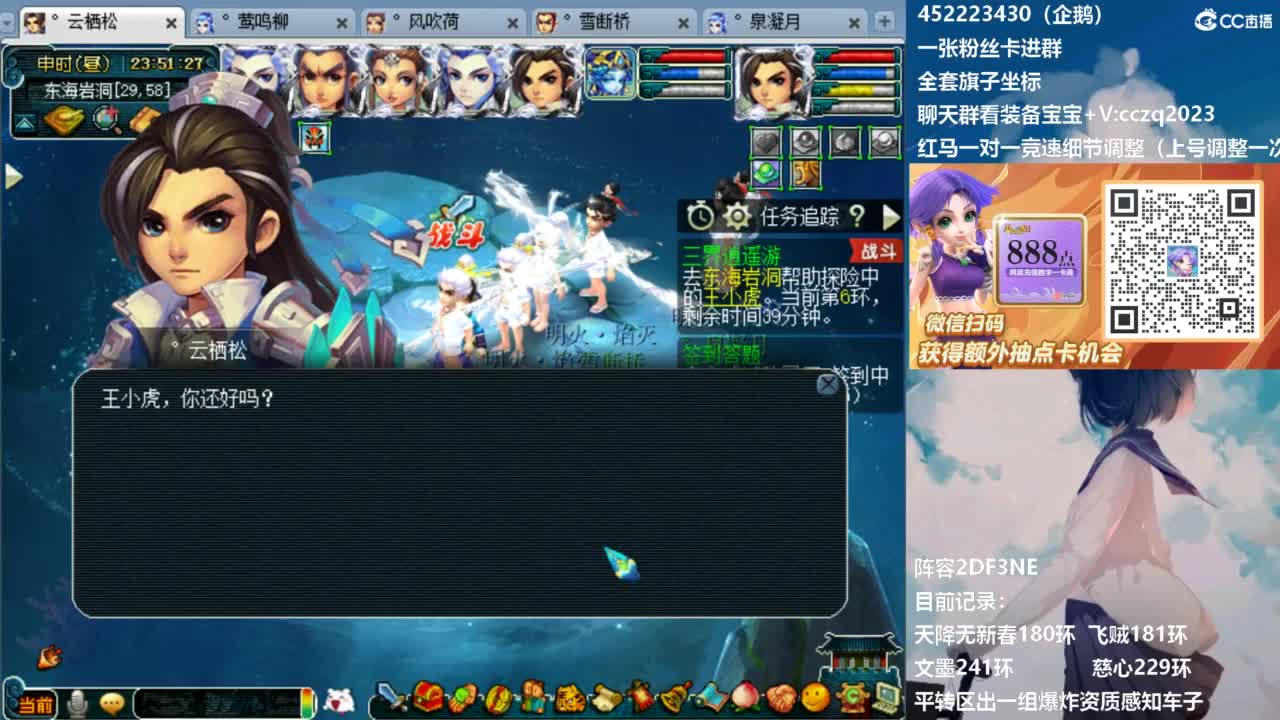The image size is (1280, 720).
Task: Collapse the time panel with the triangle arrow
Action: click(24, 123)
